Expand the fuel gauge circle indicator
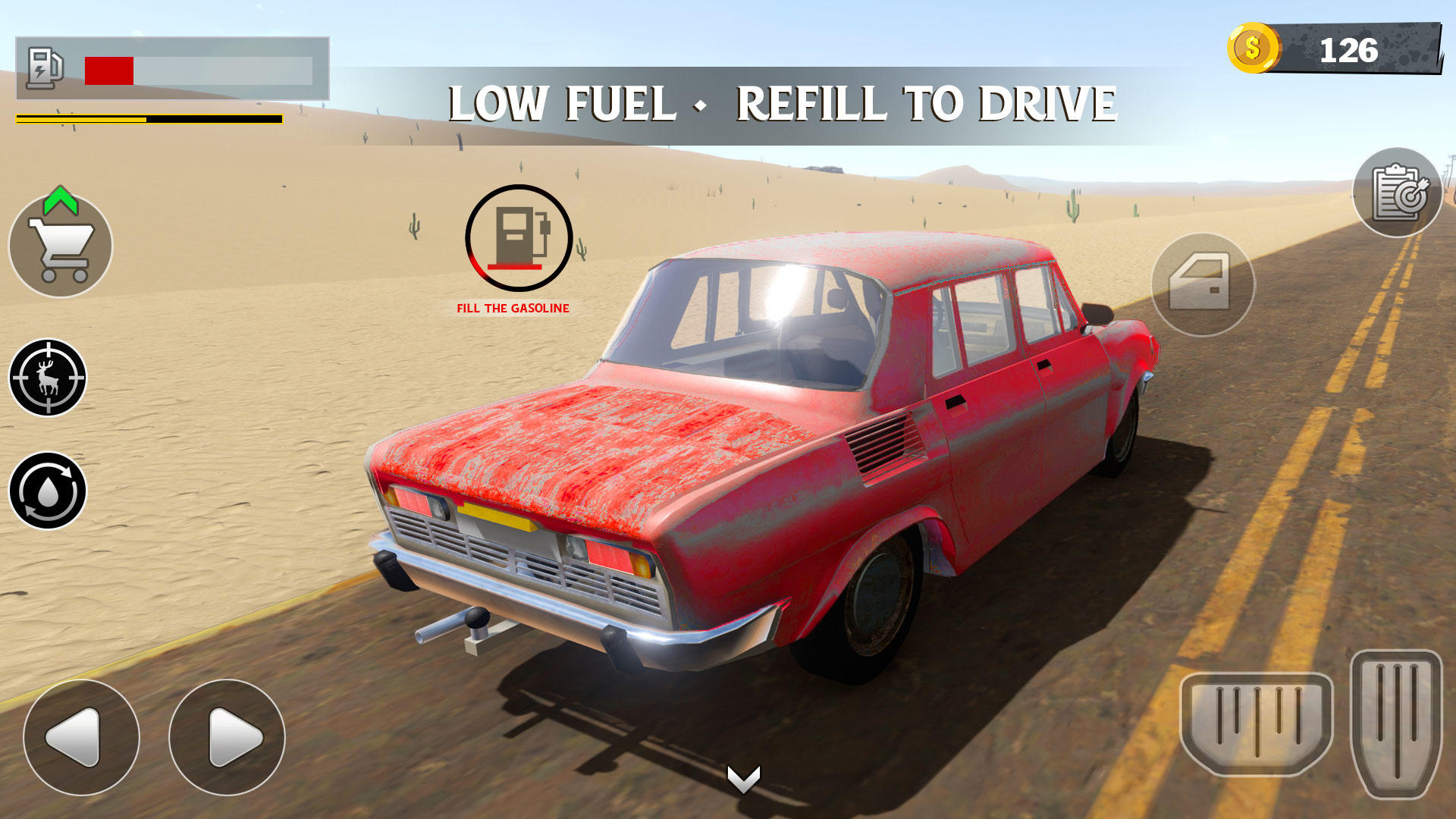1456x819 pixels. (518, 237)
